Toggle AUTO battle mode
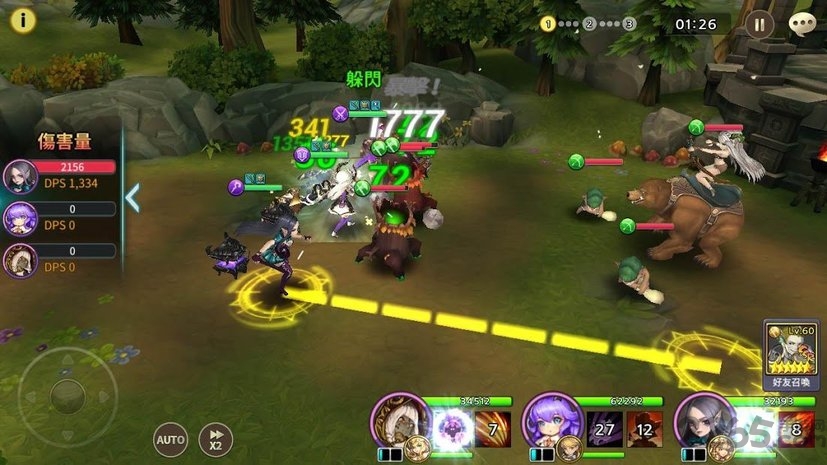Viewport: 827px width, 465px height. pos(171,438)
